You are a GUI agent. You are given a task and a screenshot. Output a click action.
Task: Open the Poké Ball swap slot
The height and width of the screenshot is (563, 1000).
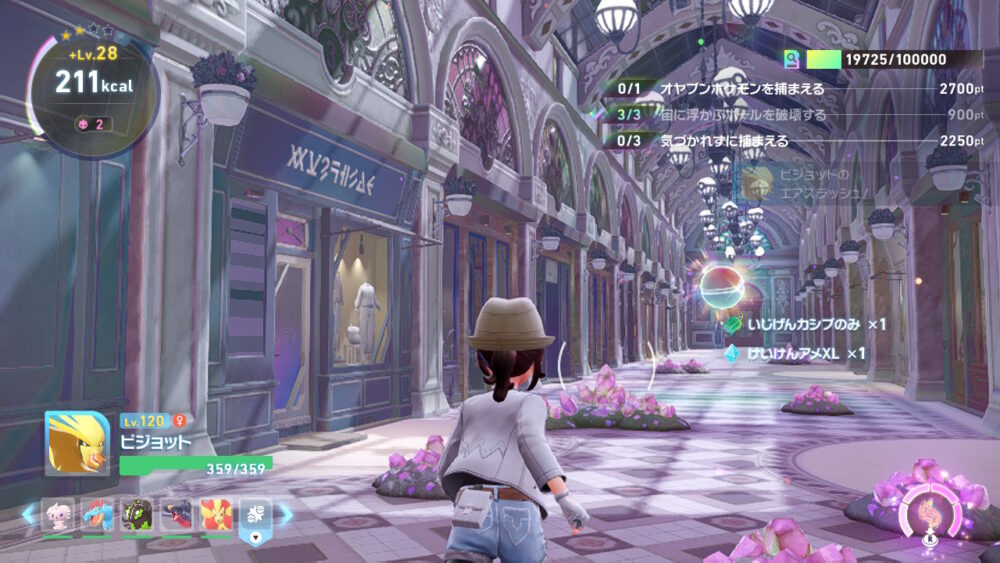254,516
